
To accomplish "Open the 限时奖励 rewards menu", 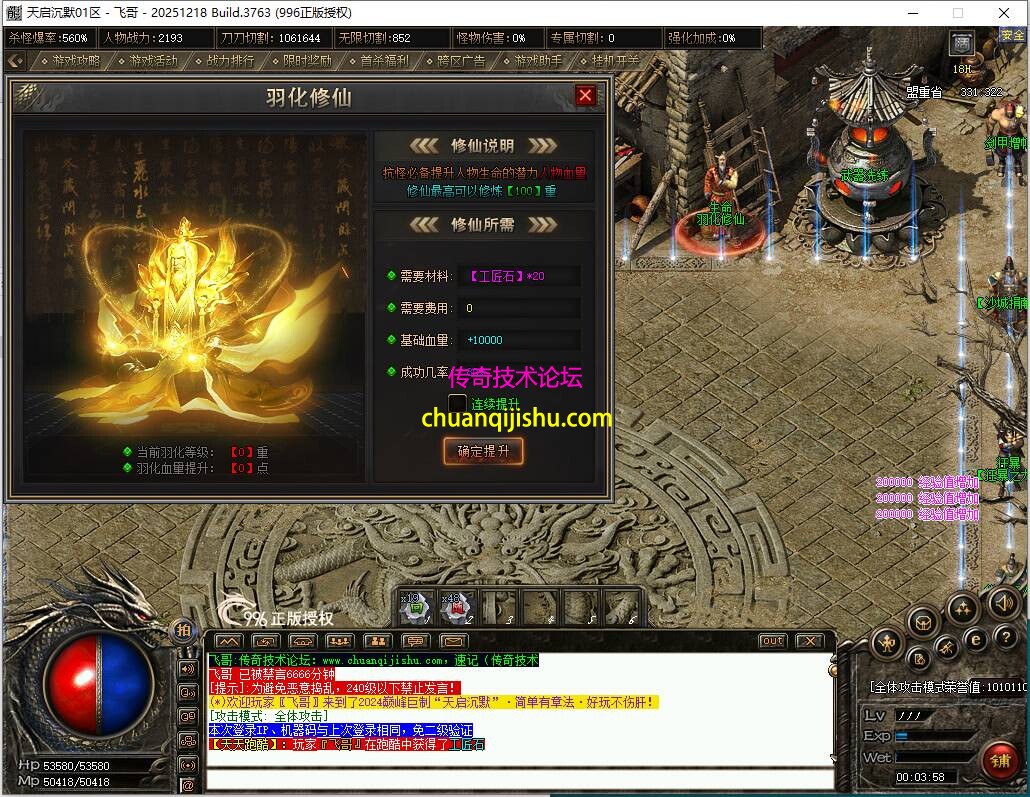I will tap(301, 61).
